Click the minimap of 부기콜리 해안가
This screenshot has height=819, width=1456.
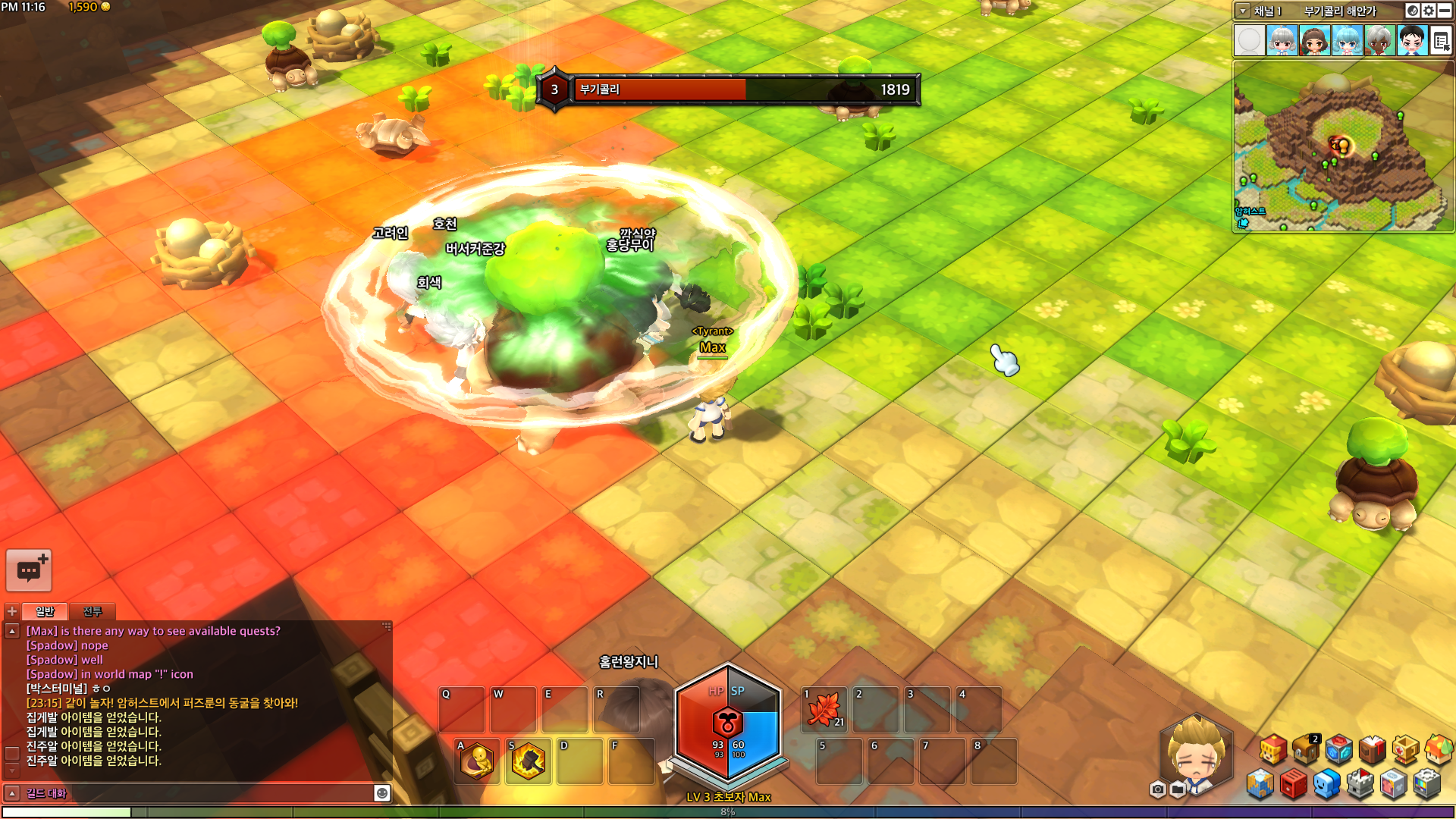(x=1343, y=146)
